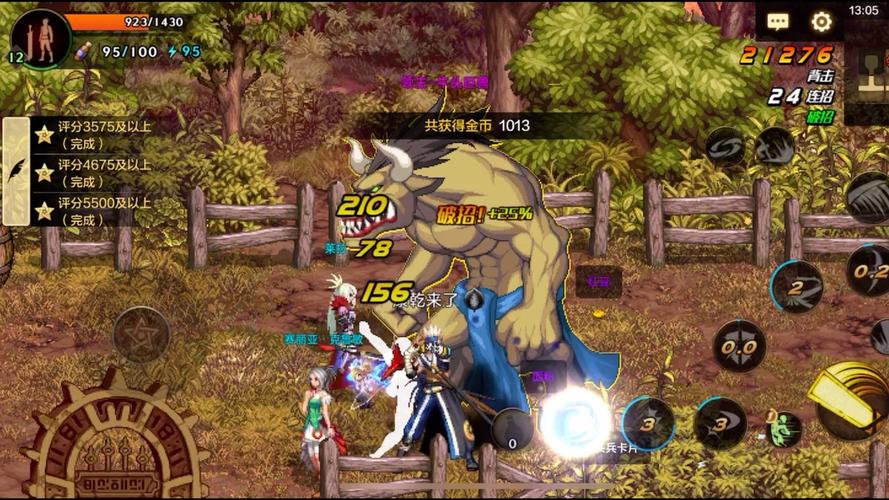Screen dimensions: 889x500
Task: Open the chat speech bubble
Action: point(778,22)
